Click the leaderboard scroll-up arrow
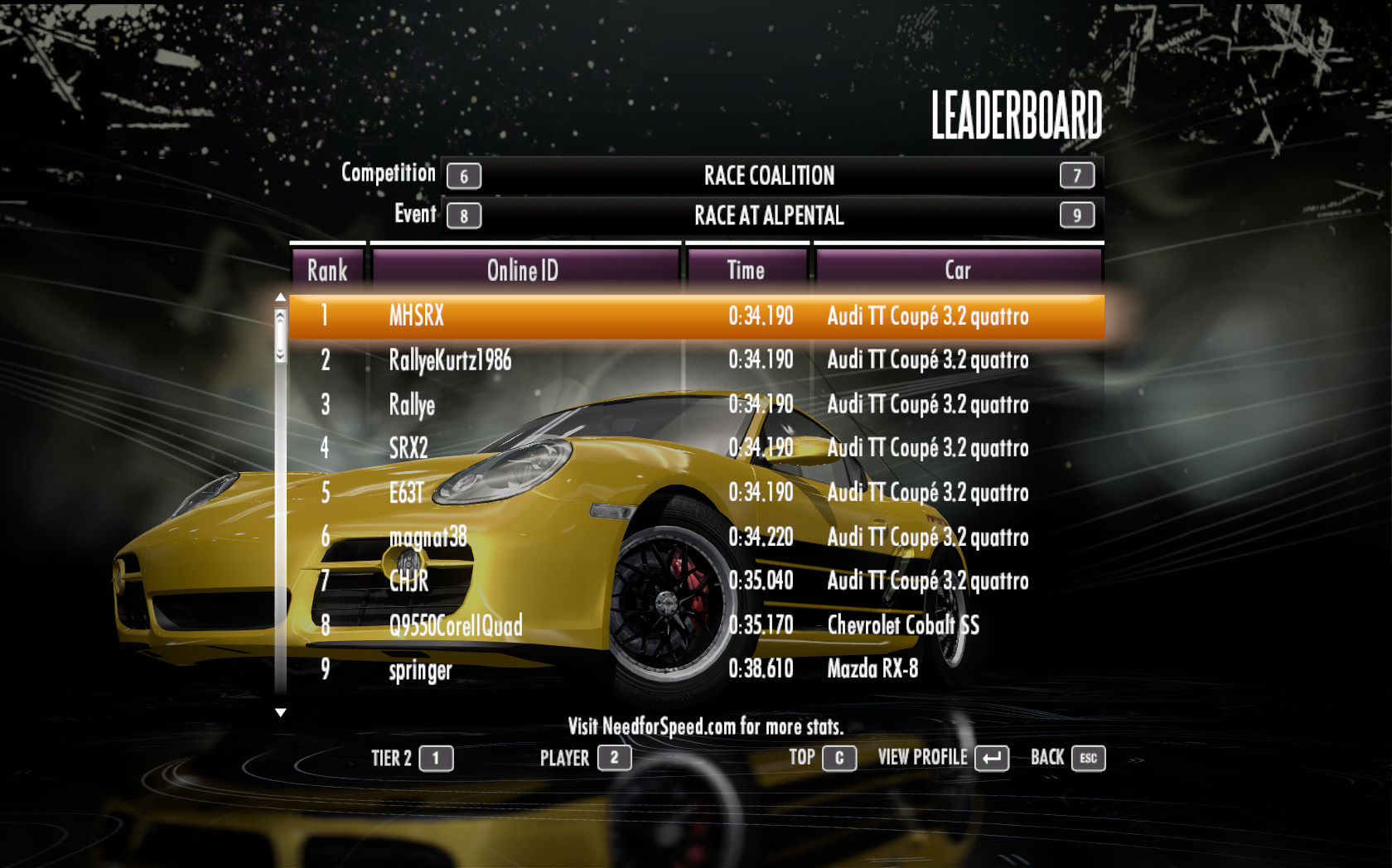This screenshot has width=1392, height=868. [281, 297]
